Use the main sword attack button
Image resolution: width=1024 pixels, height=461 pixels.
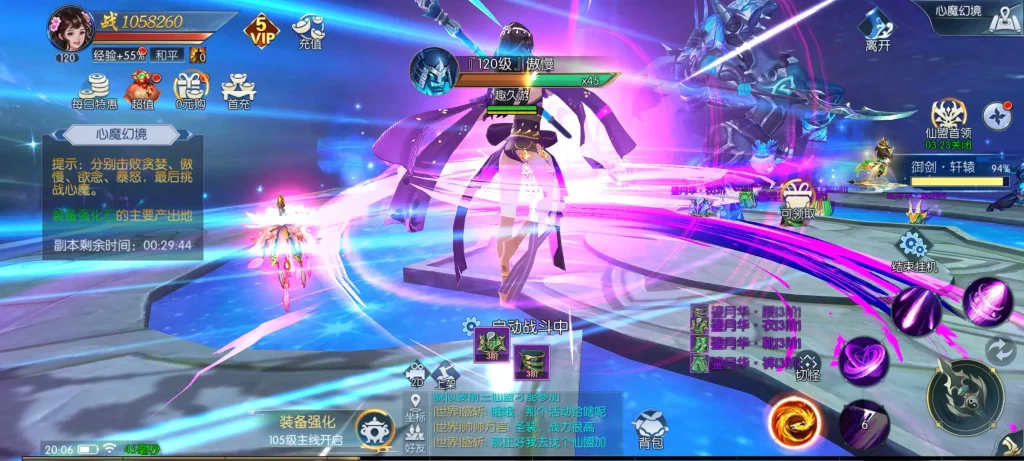964,396
